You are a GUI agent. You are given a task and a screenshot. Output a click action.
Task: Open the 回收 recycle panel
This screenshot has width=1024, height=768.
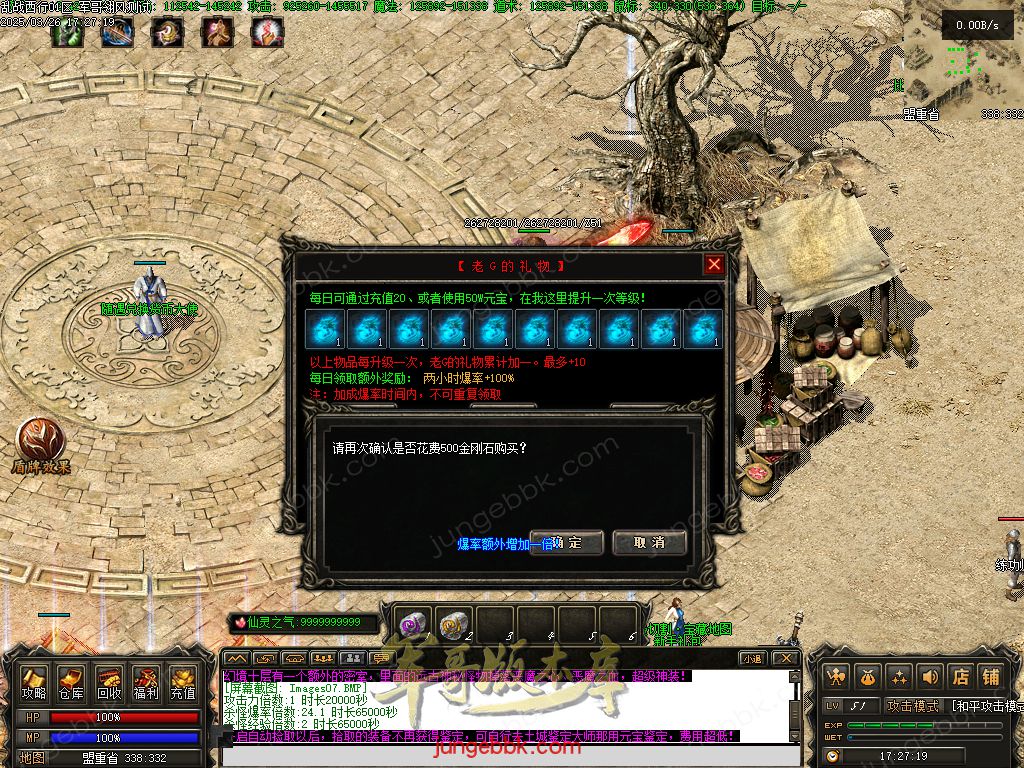(x=108, y=682)
